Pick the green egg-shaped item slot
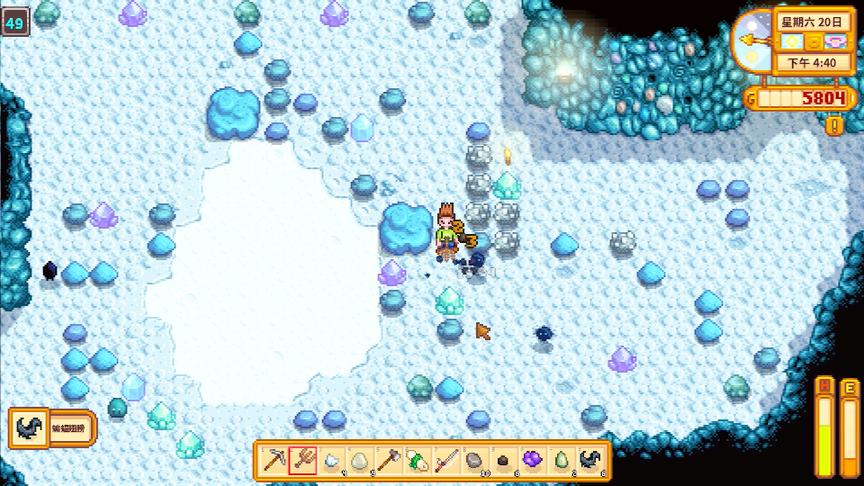This screenshot has height=486, width=864. 563,460
